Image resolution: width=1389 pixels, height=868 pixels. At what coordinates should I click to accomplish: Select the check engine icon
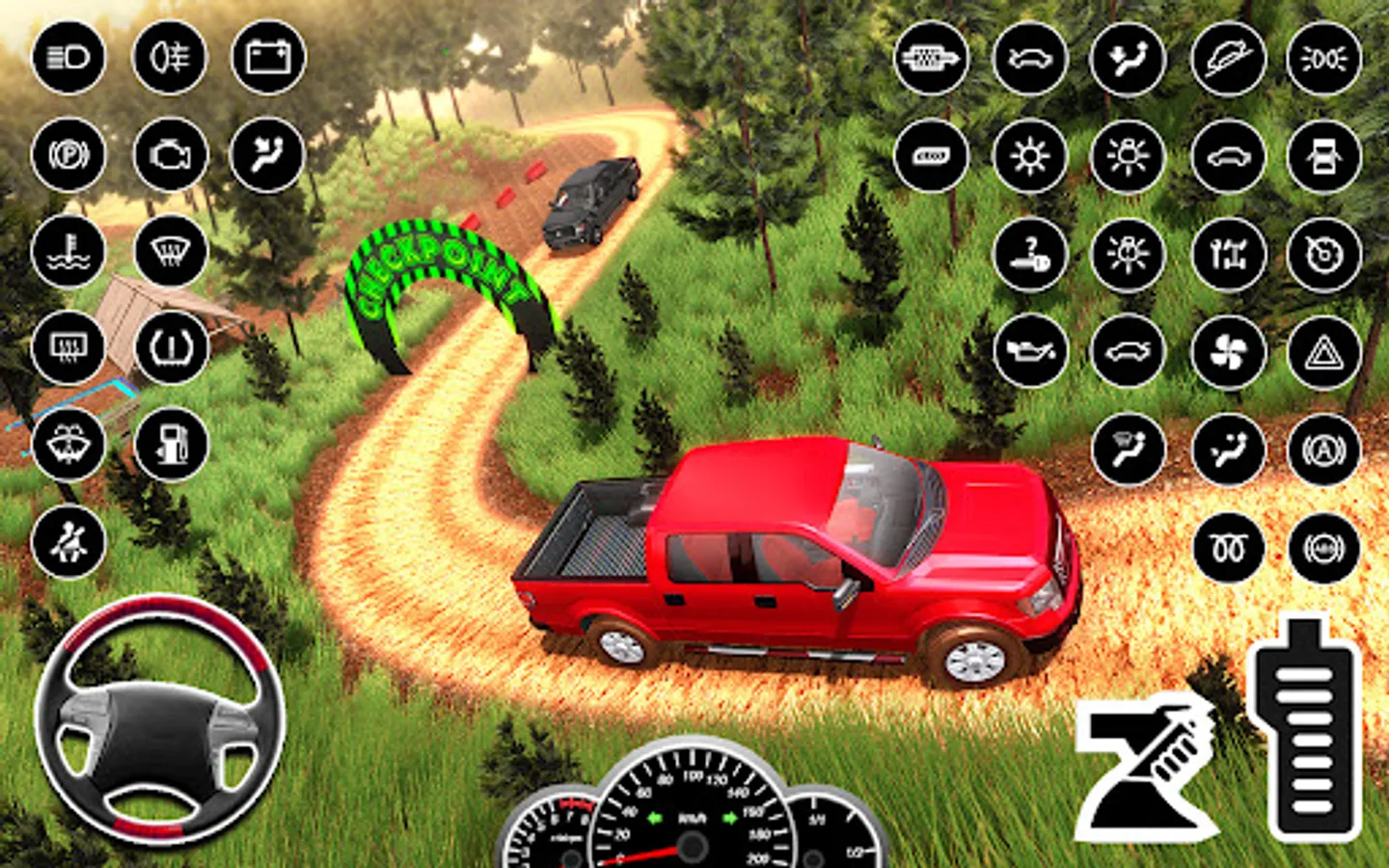pos(170,154)
